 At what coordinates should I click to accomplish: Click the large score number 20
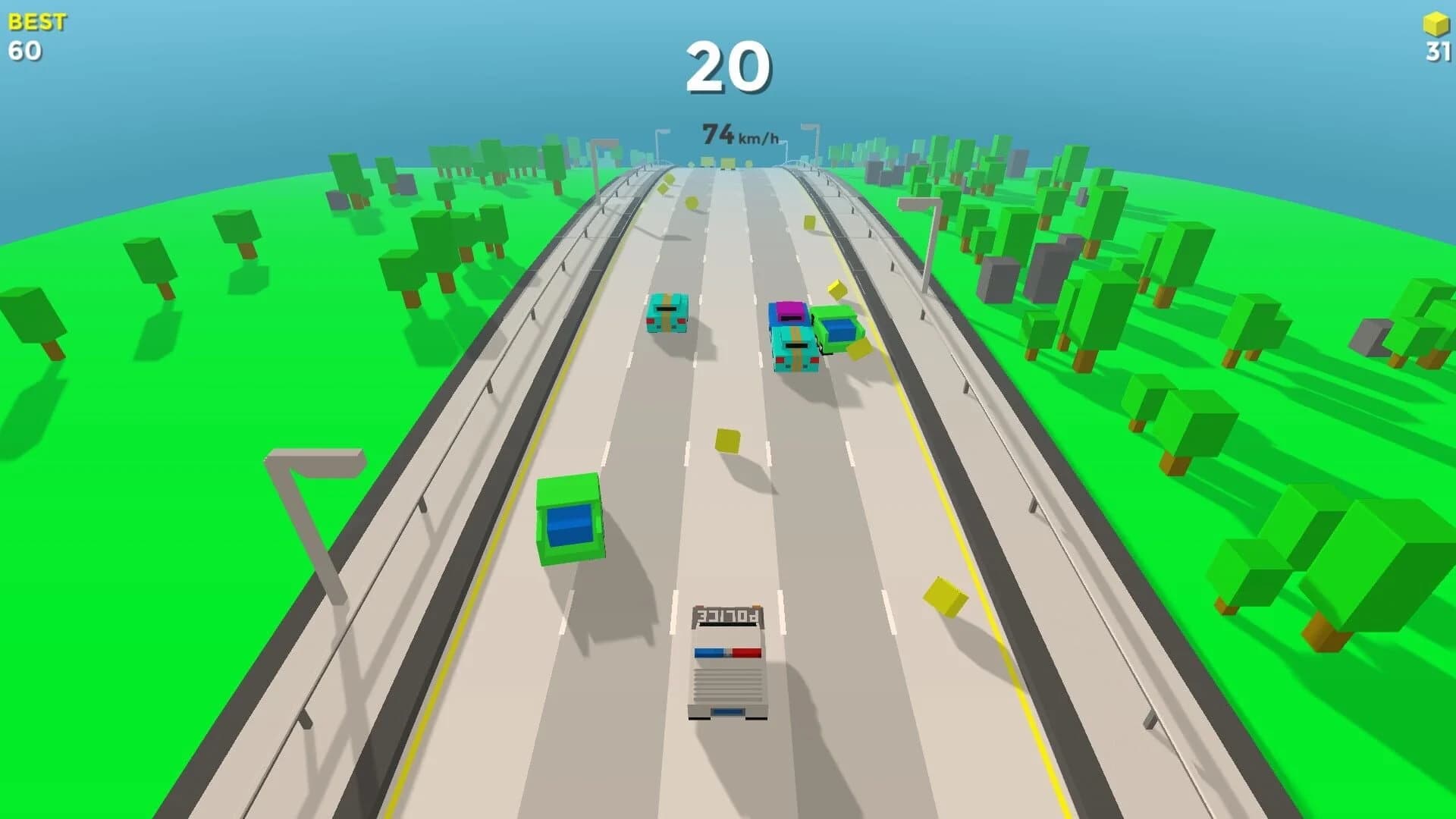pyautogui.click(x=730, y=67)
